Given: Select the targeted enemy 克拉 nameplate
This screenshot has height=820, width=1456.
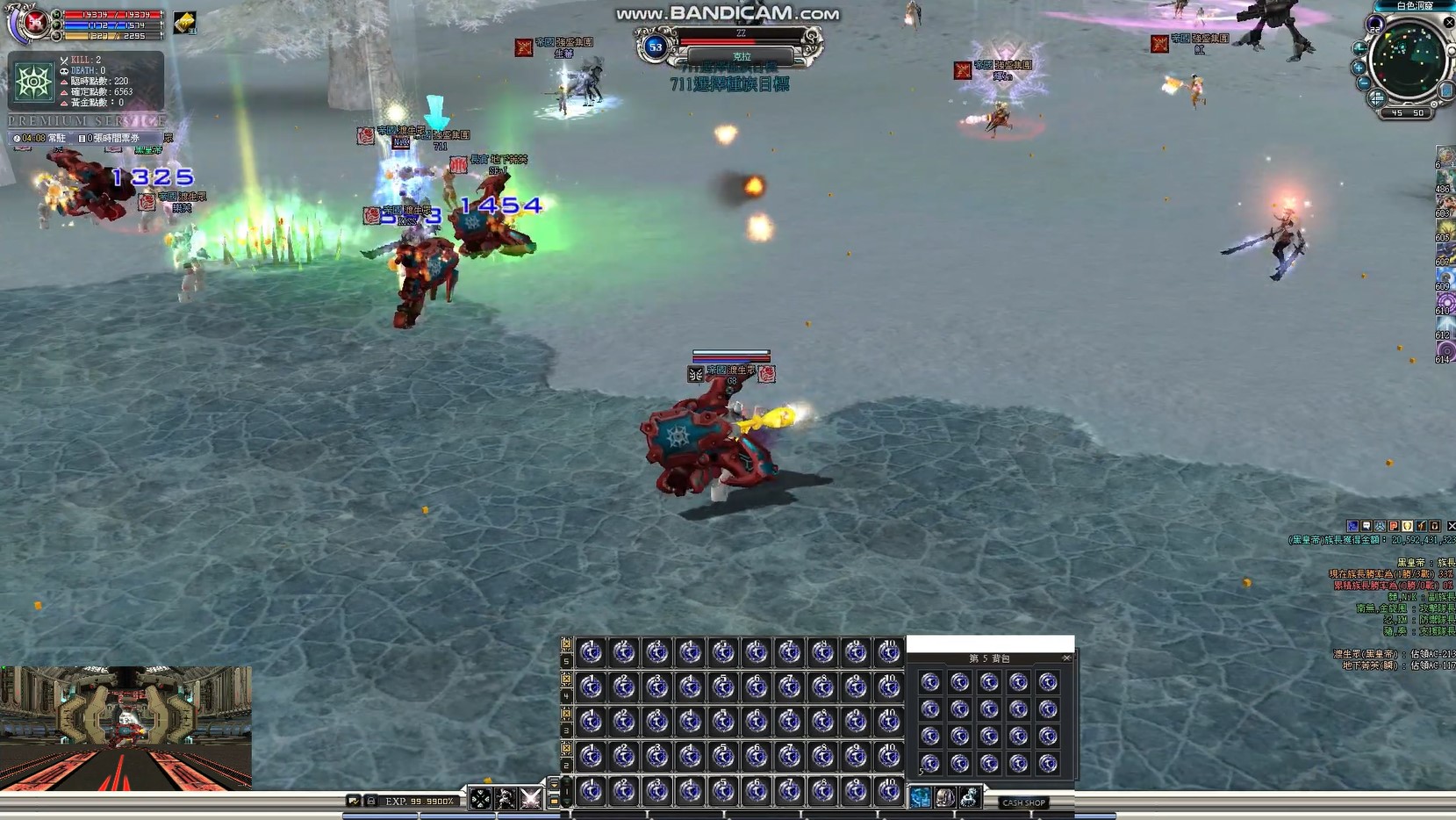Looking at the screenshot, I should pos(741,56).
